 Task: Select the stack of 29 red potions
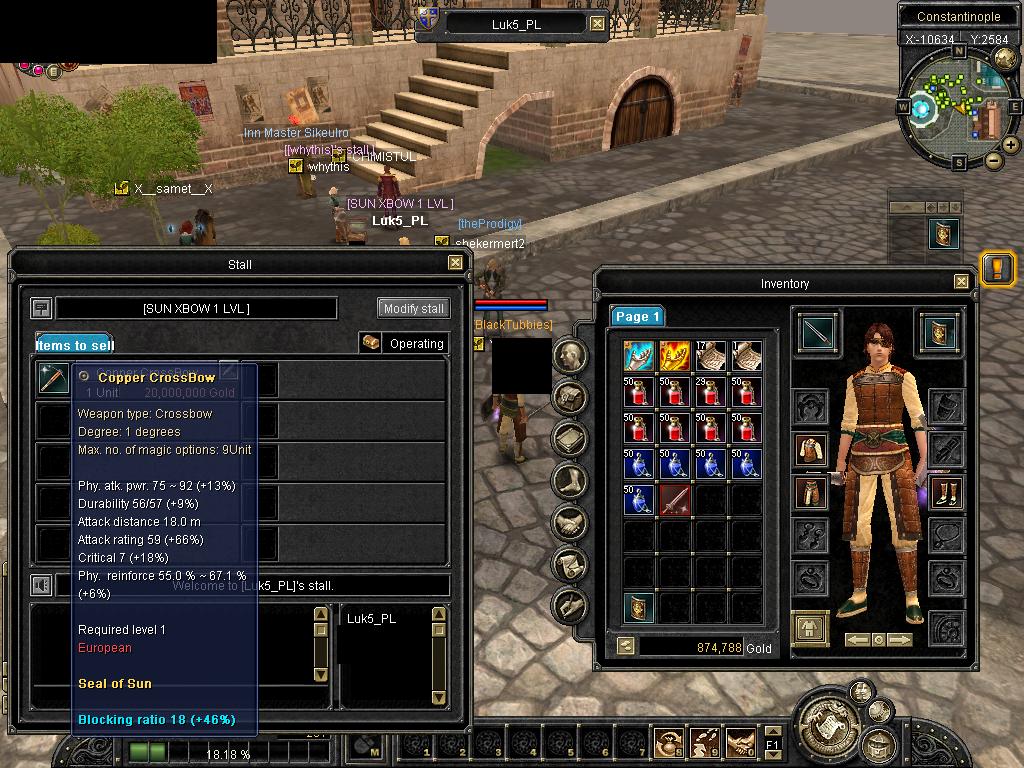click(711, 391)
